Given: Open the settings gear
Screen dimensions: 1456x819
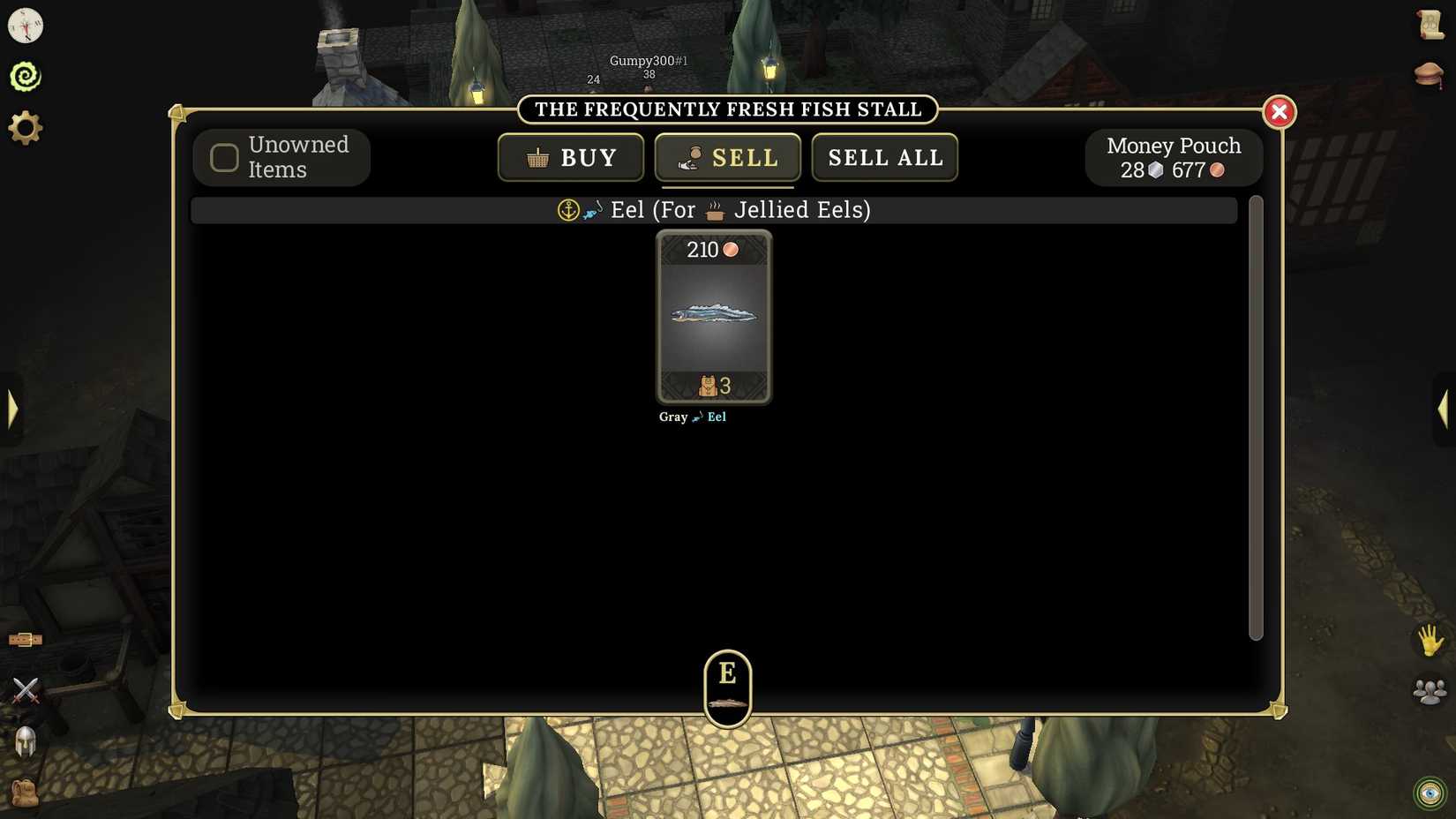Looking at the screenshot, I should [25, 126].
